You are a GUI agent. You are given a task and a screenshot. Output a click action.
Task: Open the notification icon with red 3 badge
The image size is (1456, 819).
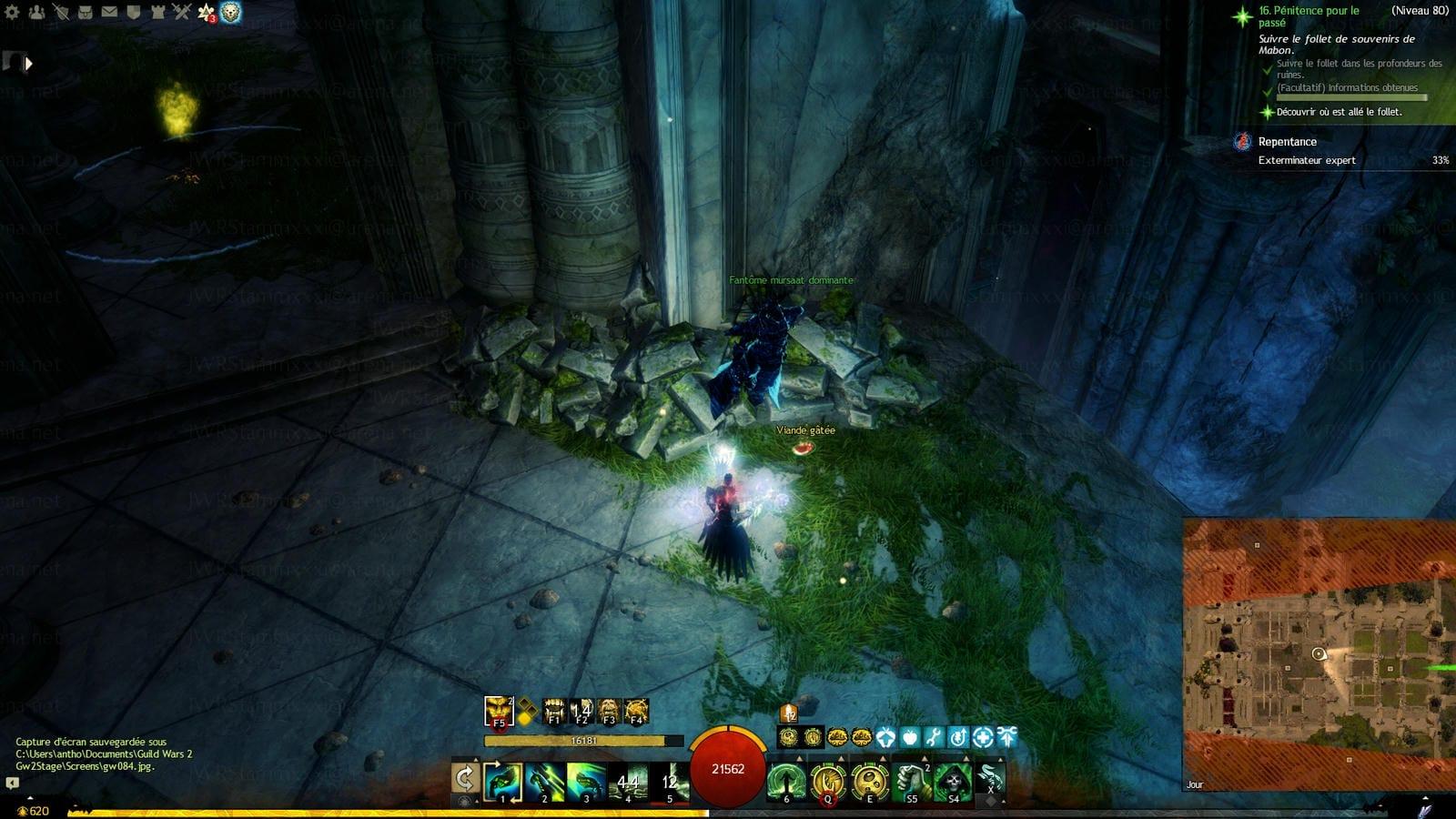[207, 13]
